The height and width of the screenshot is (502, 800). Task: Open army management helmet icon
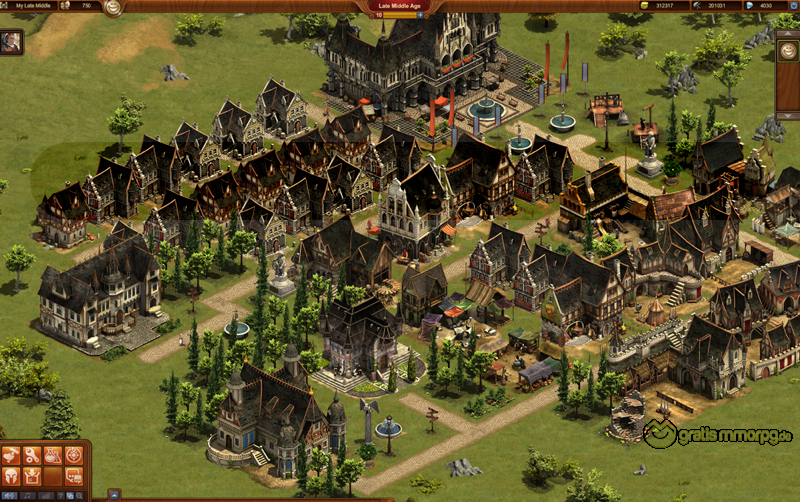(11, 476)
